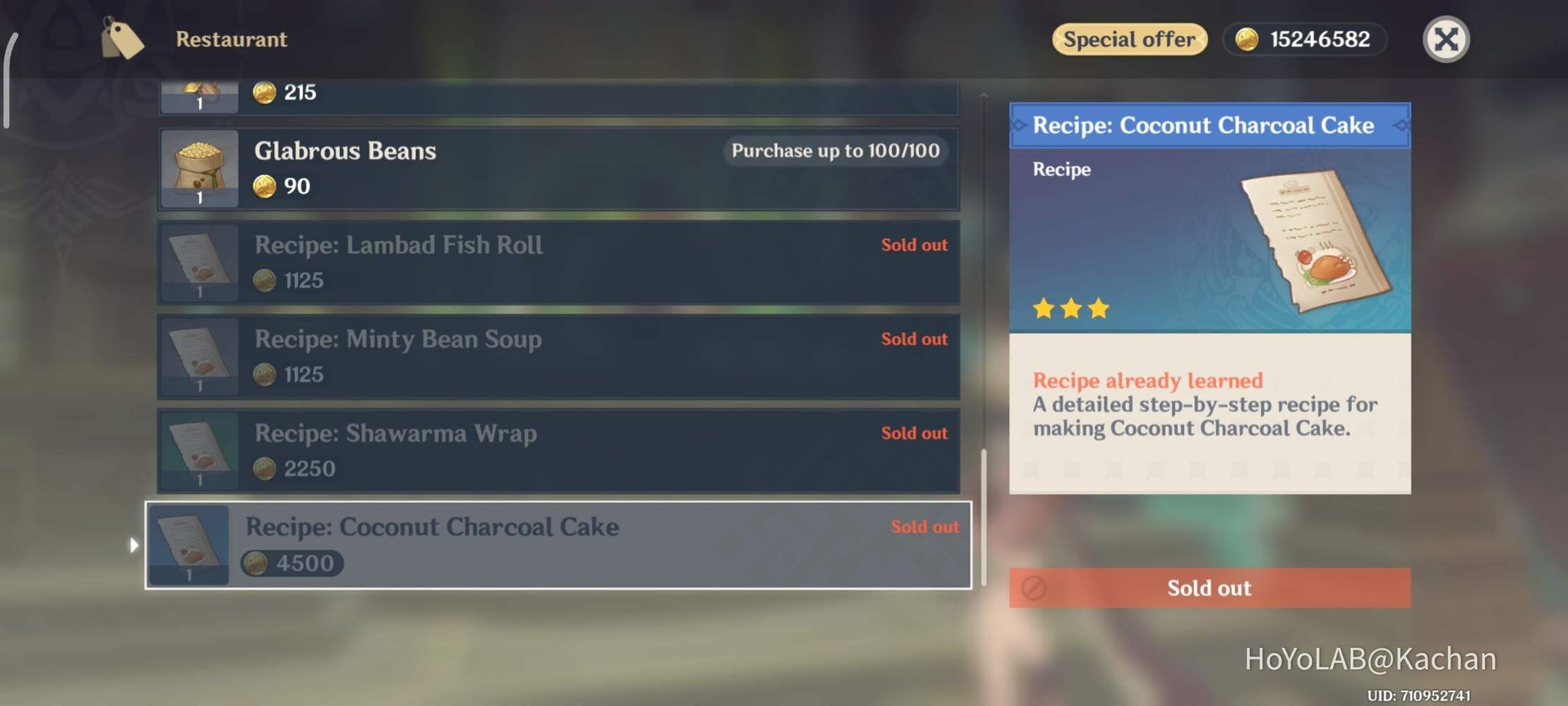Click the coin icon next to 4500 price
The height and width of the screenshot is (706, 1568).
(257, 563)
